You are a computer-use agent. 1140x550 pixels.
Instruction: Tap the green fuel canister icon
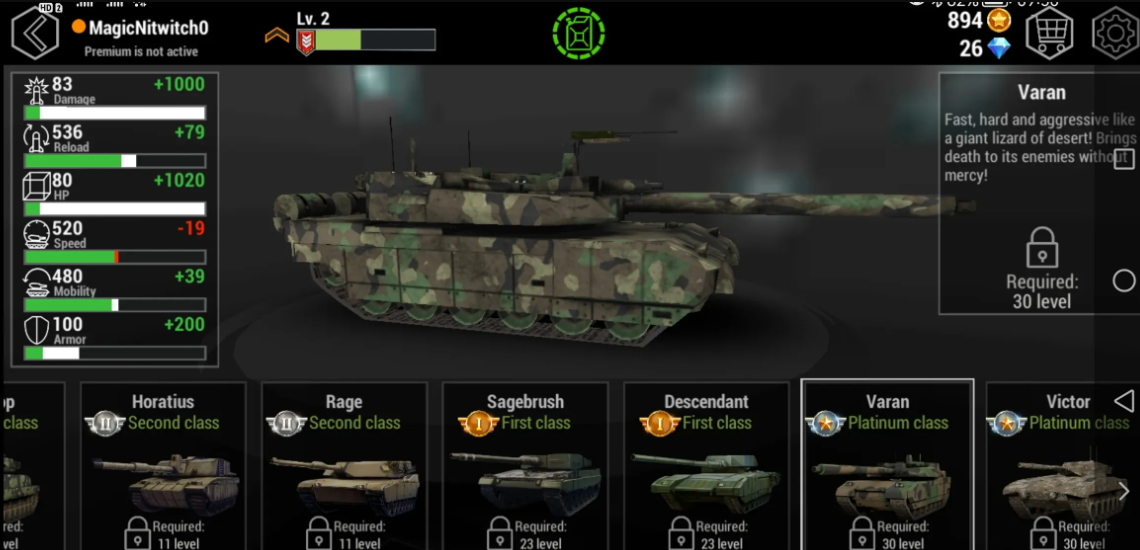click(578, 34)
